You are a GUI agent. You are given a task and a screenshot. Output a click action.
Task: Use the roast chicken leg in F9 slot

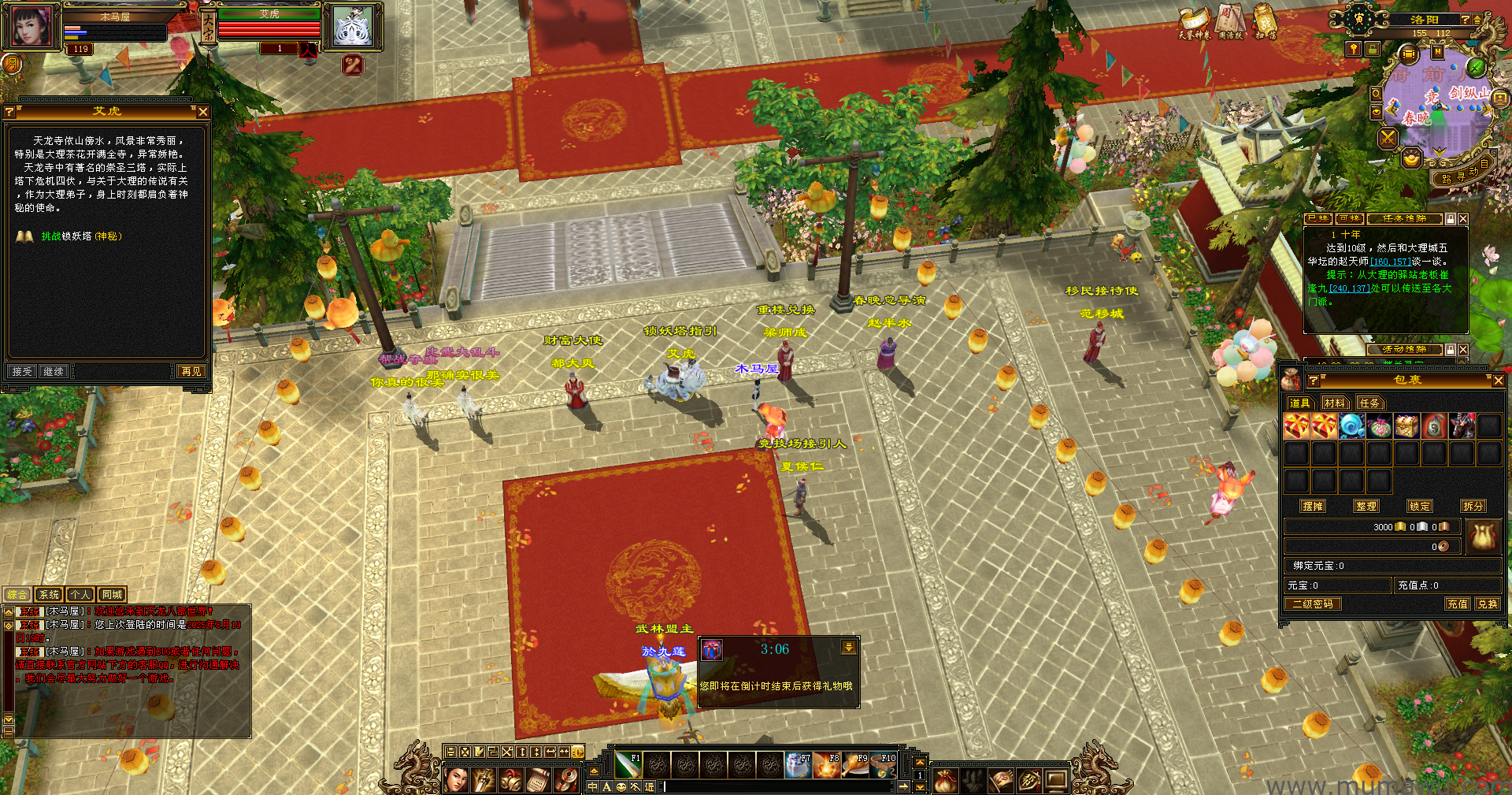[x=854, y=764]
